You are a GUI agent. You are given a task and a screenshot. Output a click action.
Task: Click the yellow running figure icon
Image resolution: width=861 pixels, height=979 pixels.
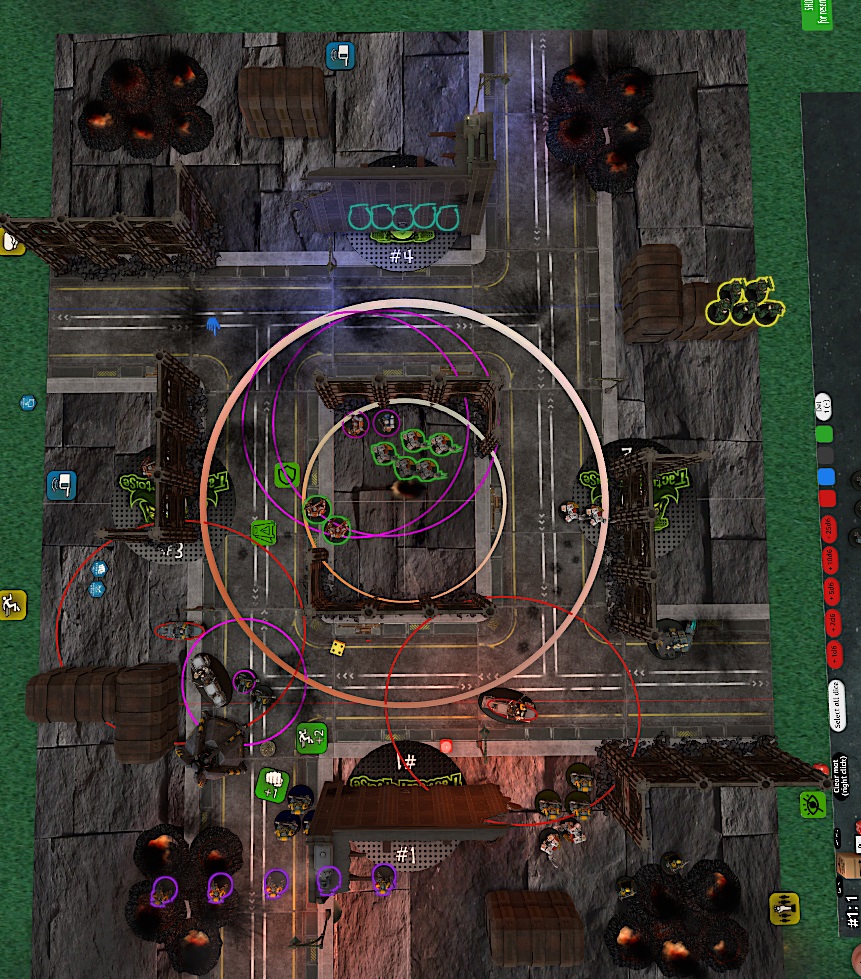click(x=13, y=603)
